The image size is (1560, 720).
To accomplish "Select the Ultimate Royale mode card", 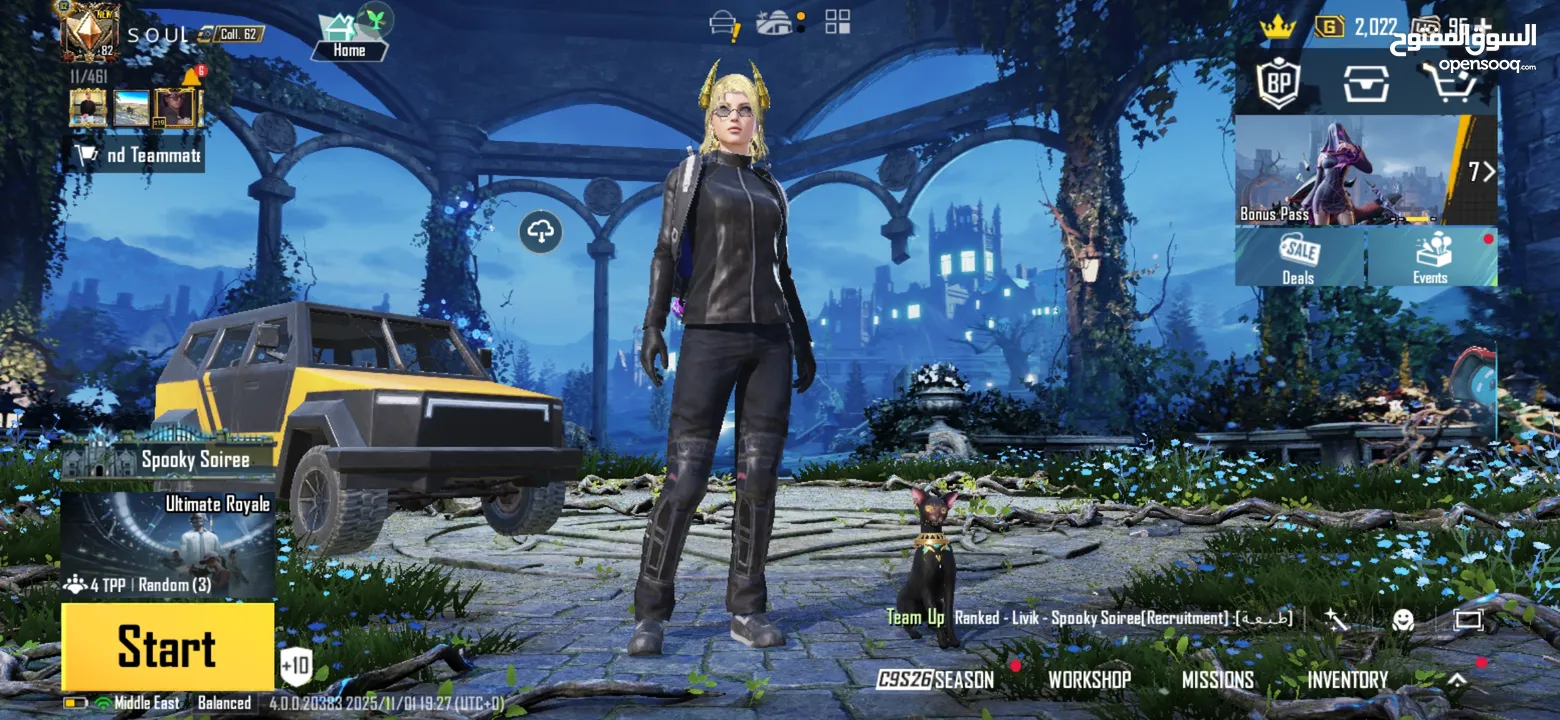I will pyautogui.click(x=168, y=545).
